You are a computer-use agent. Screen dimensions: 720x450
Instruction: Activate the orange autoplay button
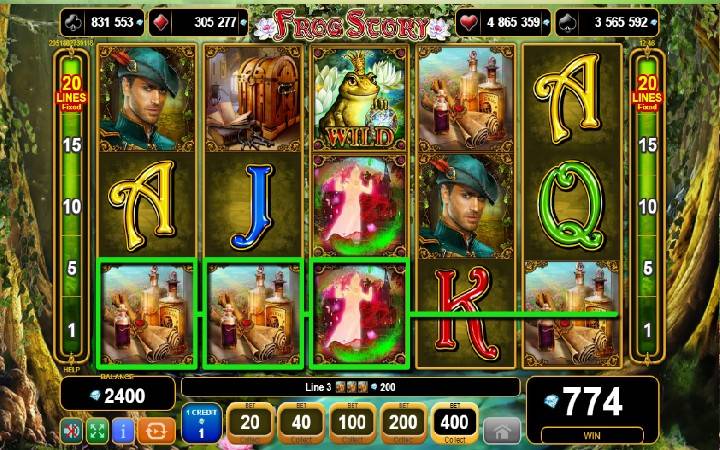click(155, 431)
